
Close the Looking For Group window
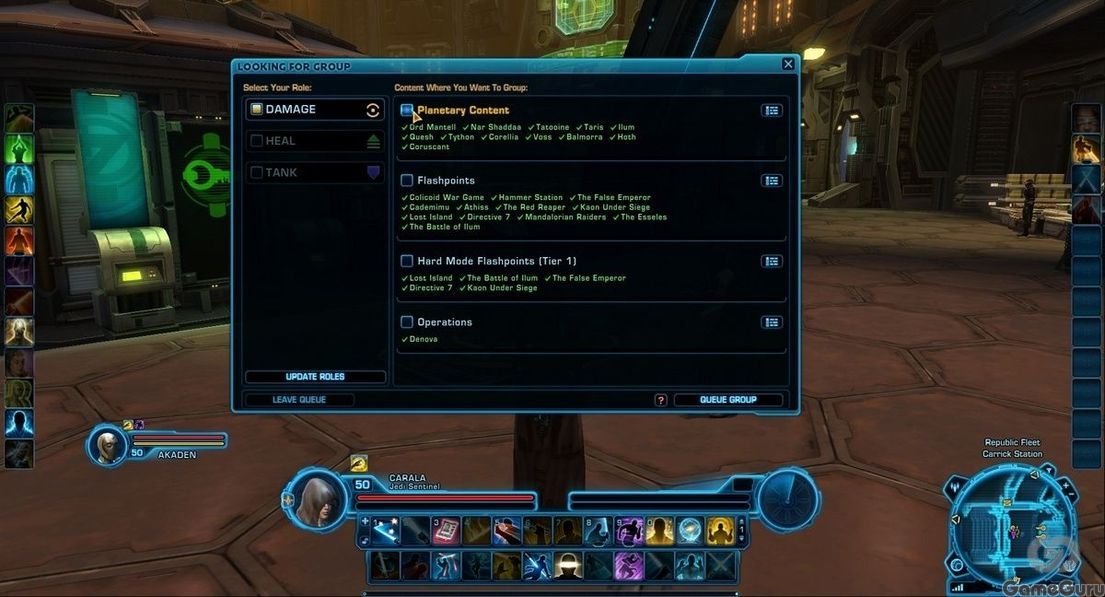[x=788, y=65]
